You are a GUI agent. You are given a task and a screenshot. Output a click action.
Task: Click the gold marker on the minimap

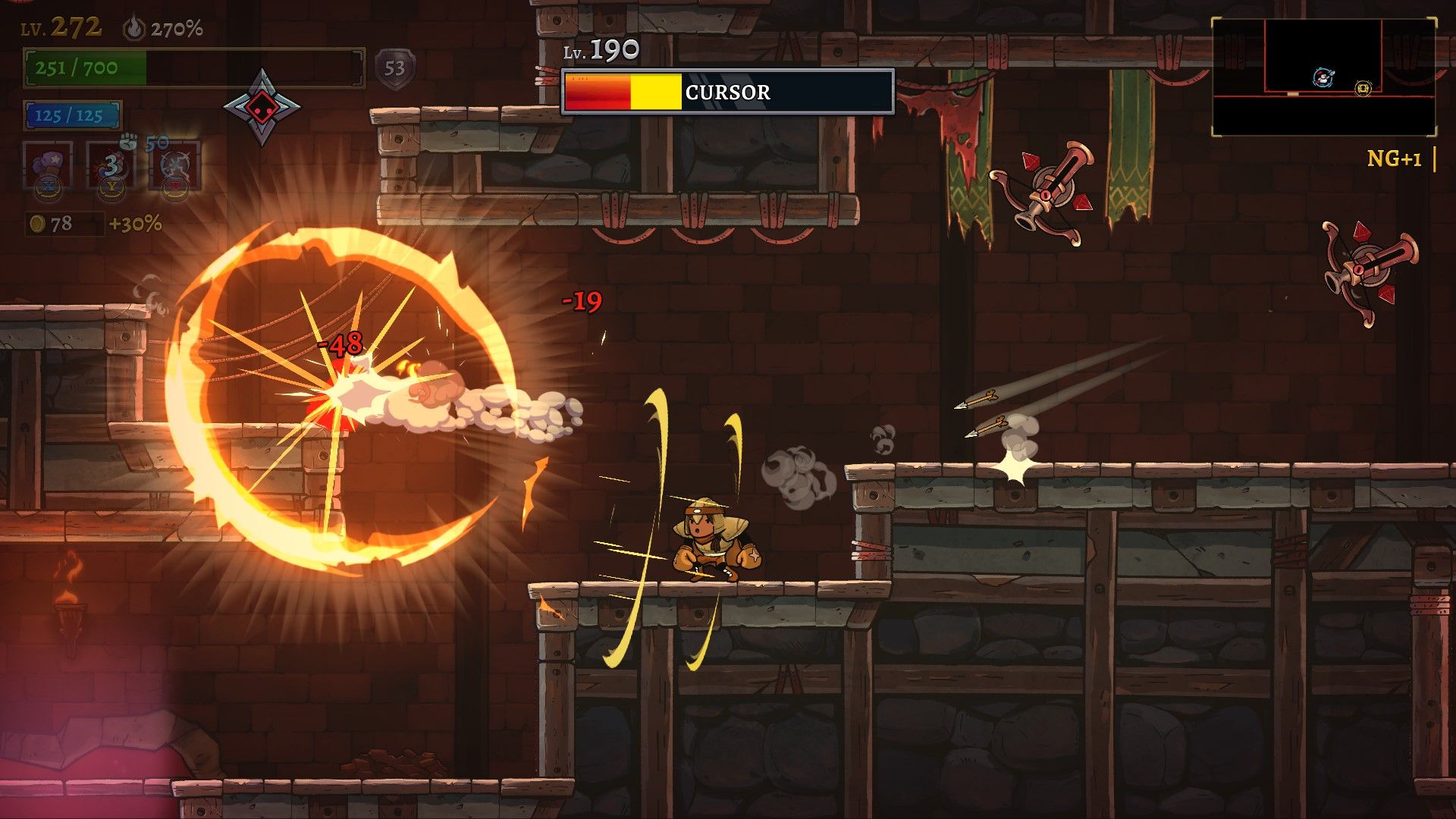point(1363,89)
